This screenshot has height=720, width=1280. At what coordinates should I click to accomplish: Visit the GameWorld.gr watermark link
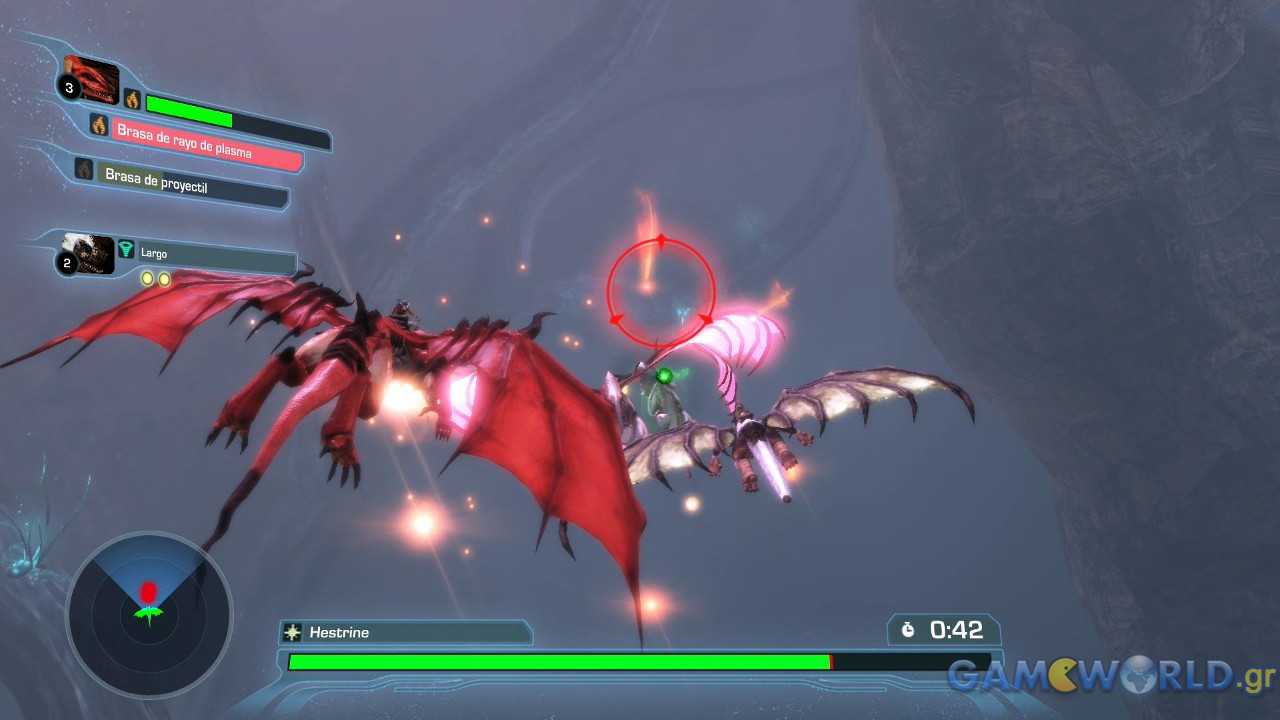(1110, 676)
